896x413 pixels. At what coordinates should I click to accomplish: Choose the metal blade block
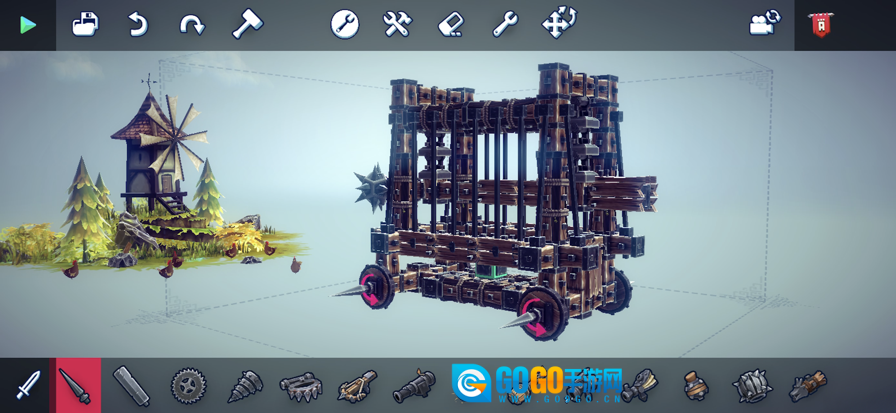click(131, 385)
